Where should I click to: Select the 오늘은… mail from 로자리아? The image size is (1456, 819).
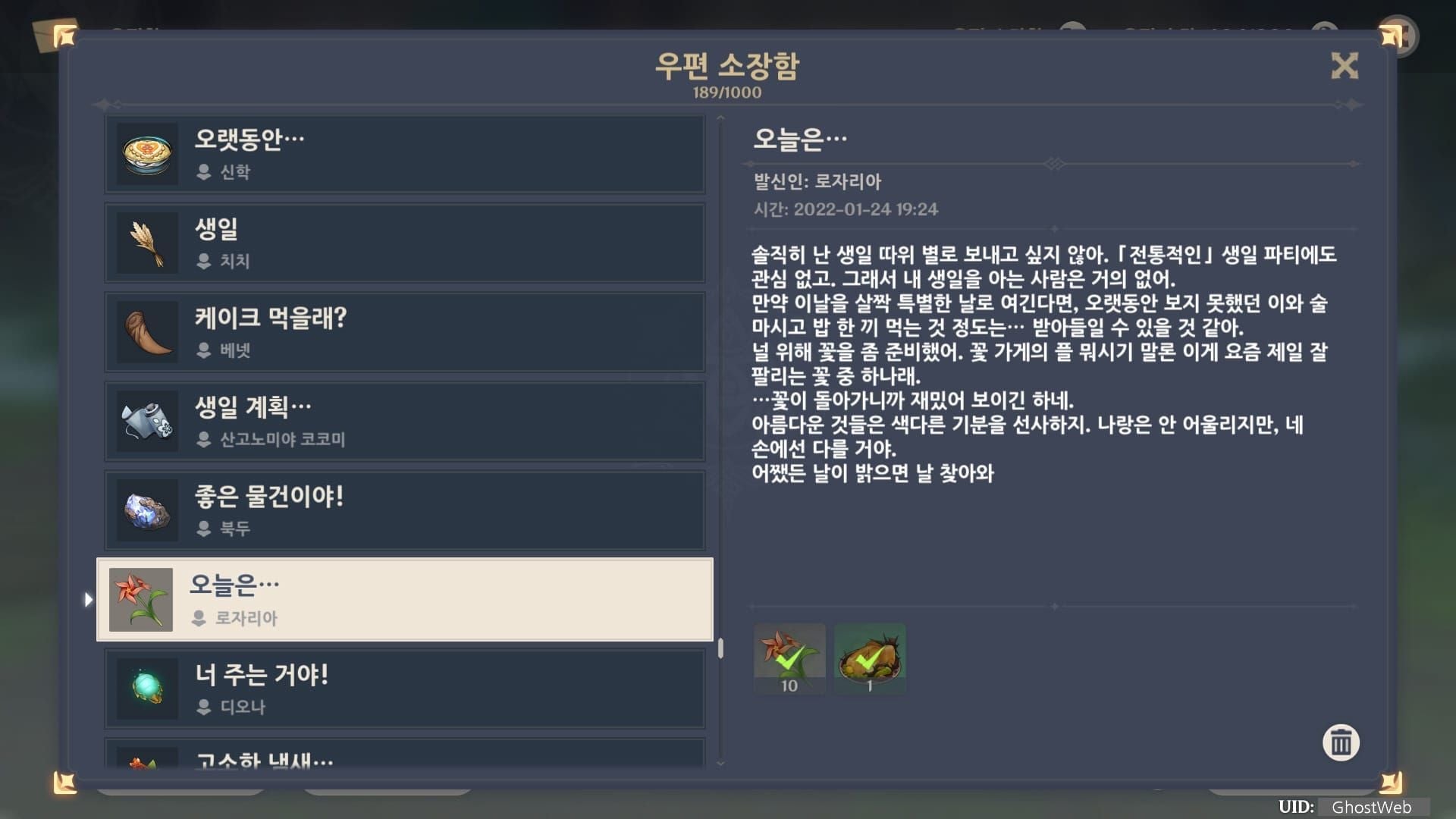406,599
